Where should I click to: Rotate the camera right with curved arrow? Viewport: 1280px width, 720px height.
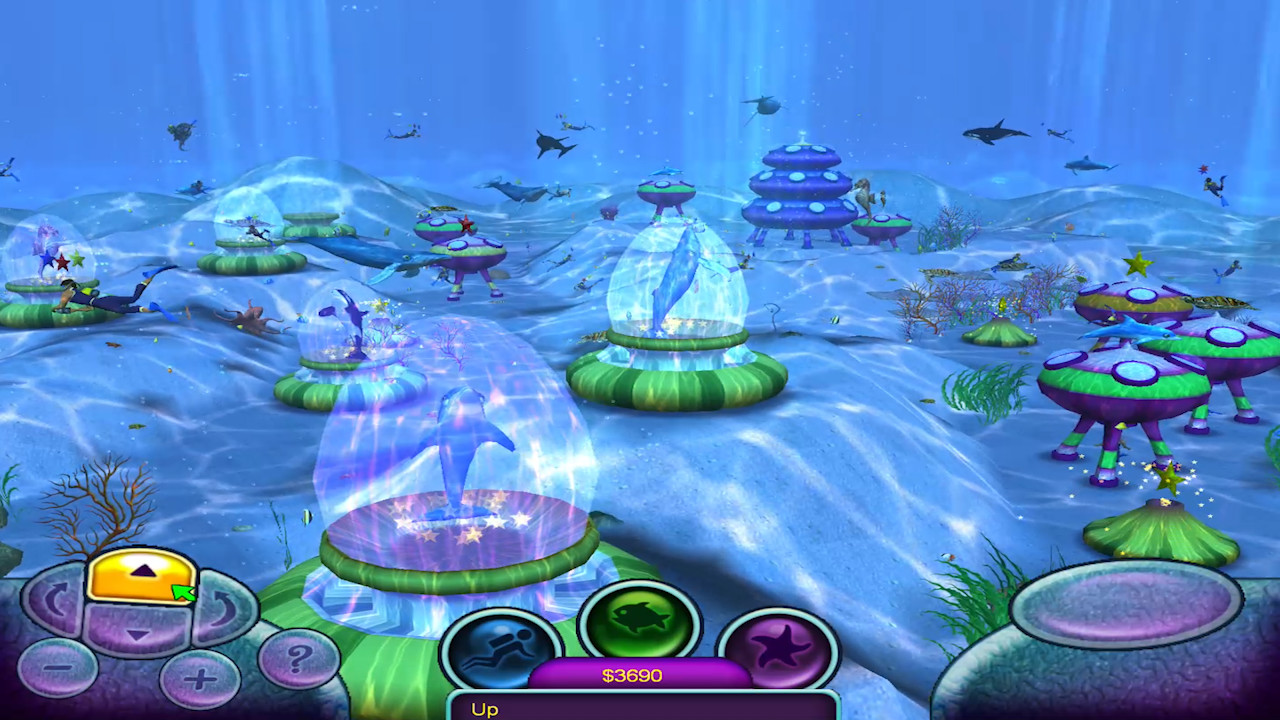[x=222, y=608]
